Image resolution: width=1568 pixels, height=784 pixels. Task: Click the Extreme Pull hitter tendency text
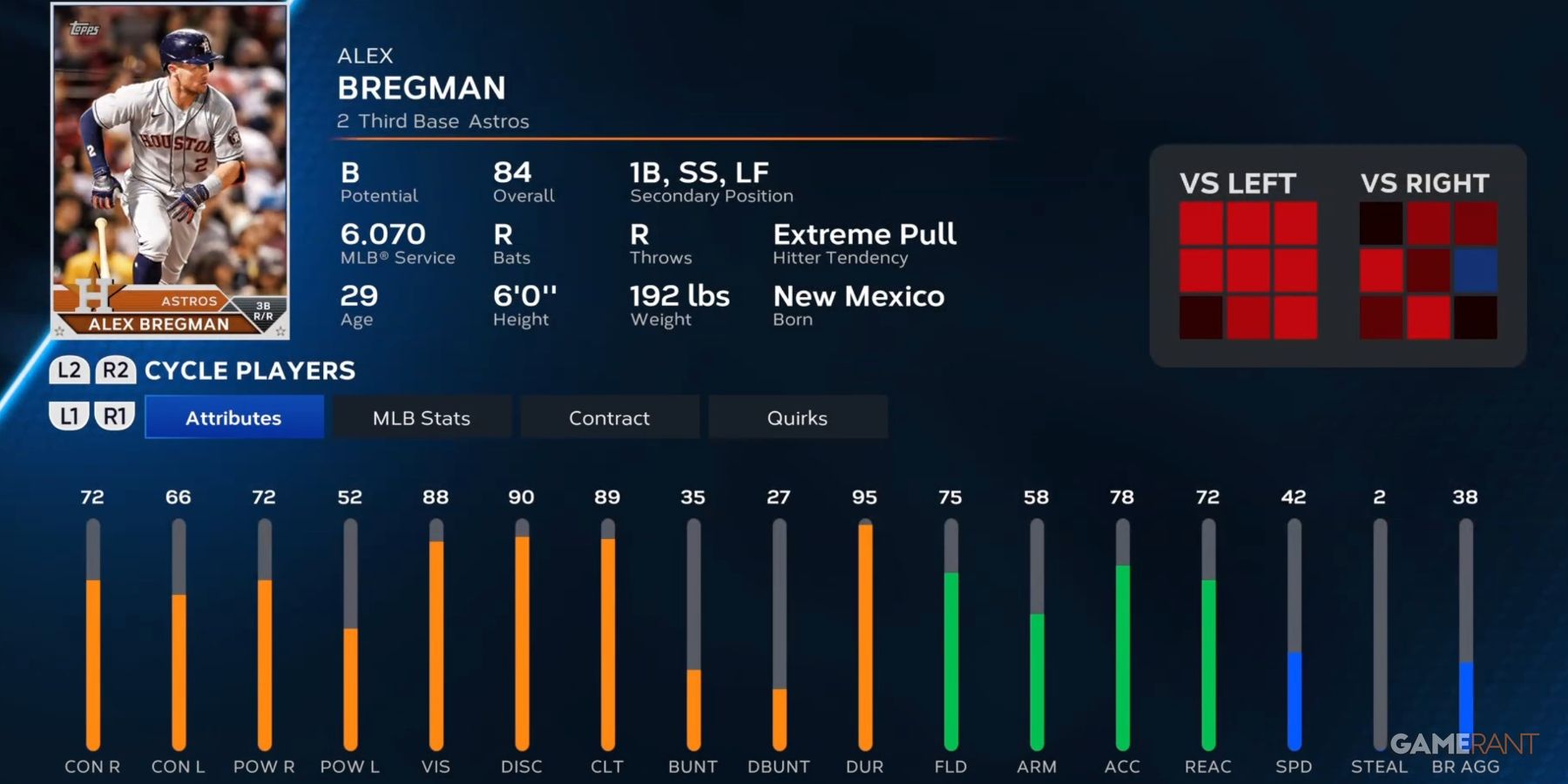(x=866, y=233)
